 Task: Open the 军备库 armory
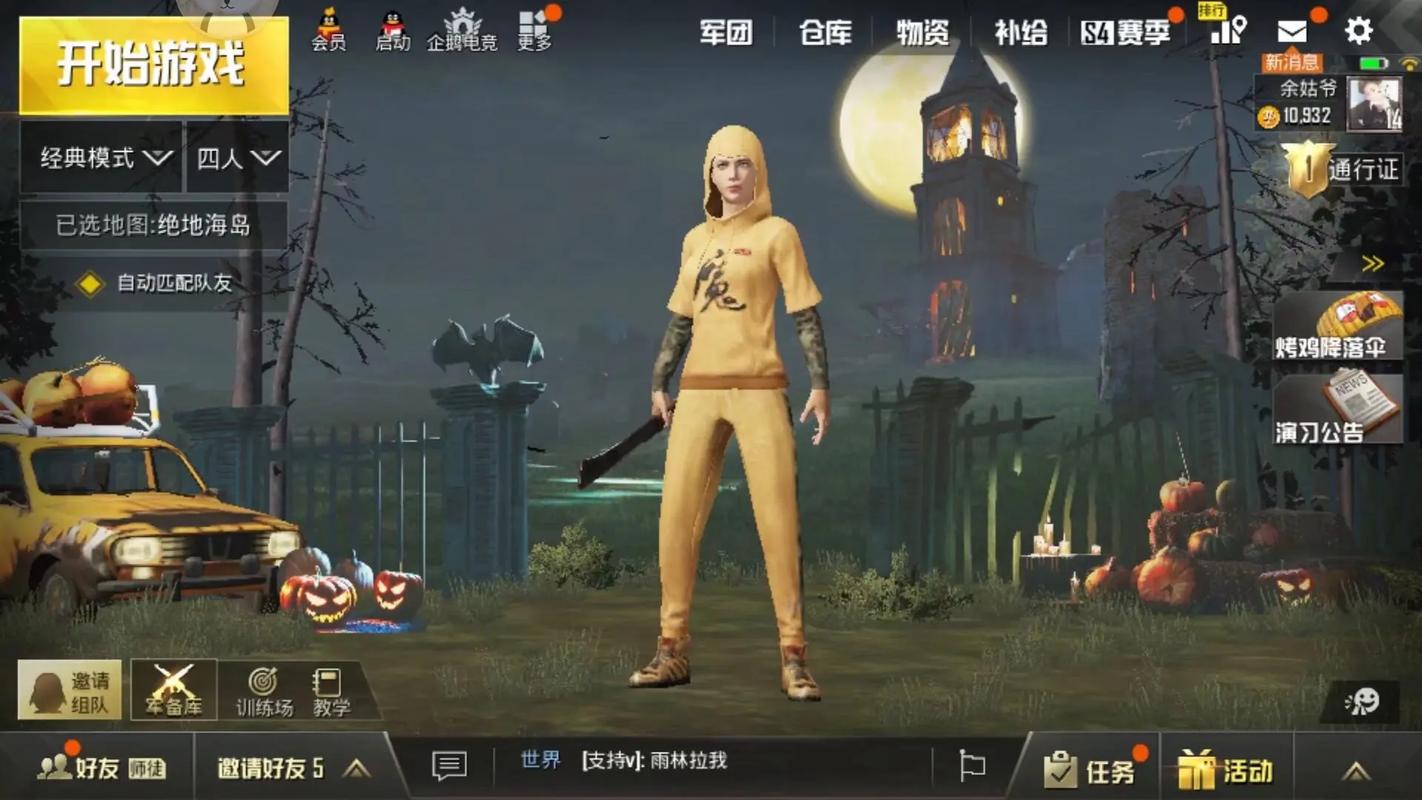tap(173, 688)
